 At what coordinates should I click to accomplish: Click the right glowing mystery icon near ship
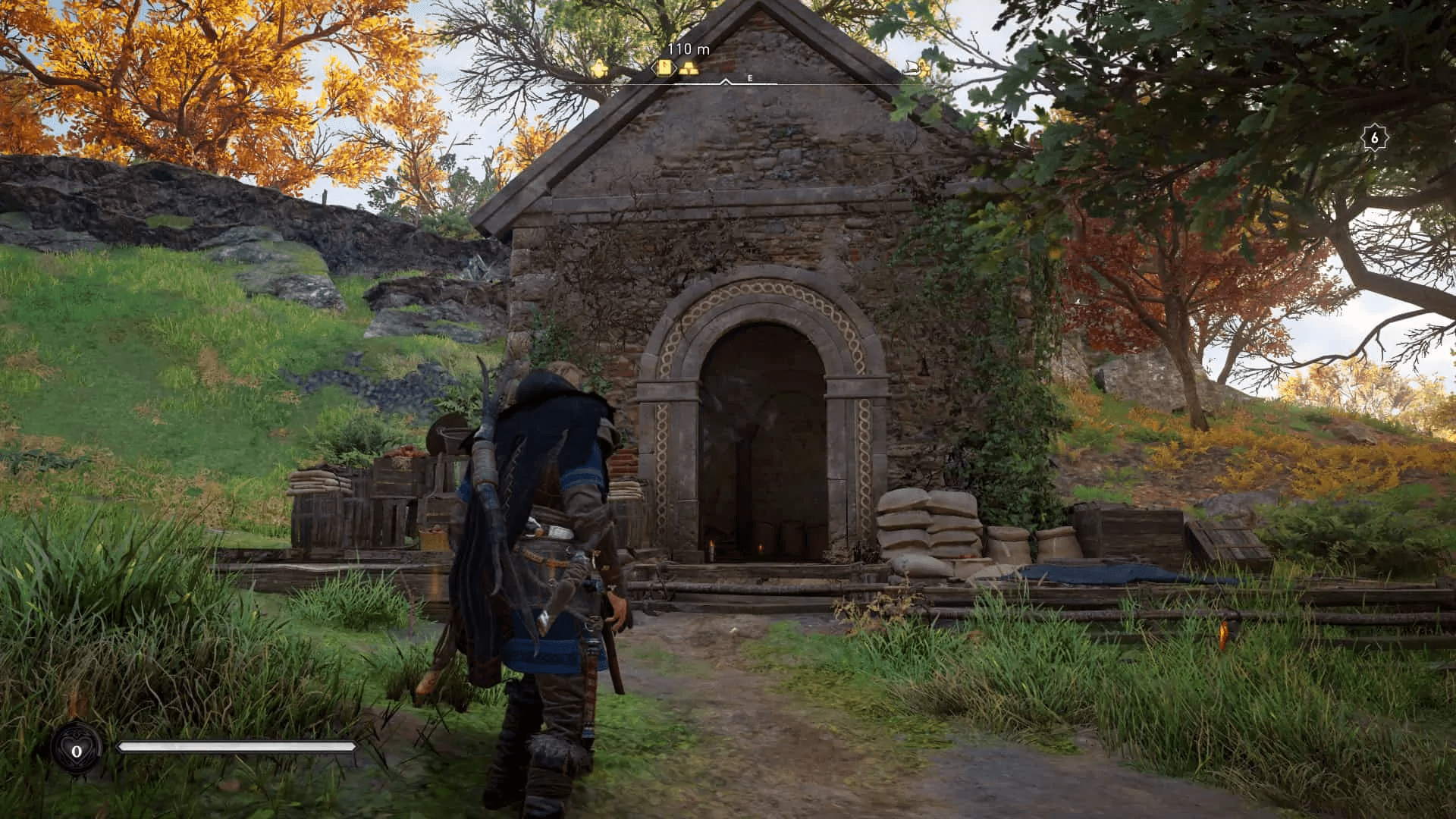924,67
